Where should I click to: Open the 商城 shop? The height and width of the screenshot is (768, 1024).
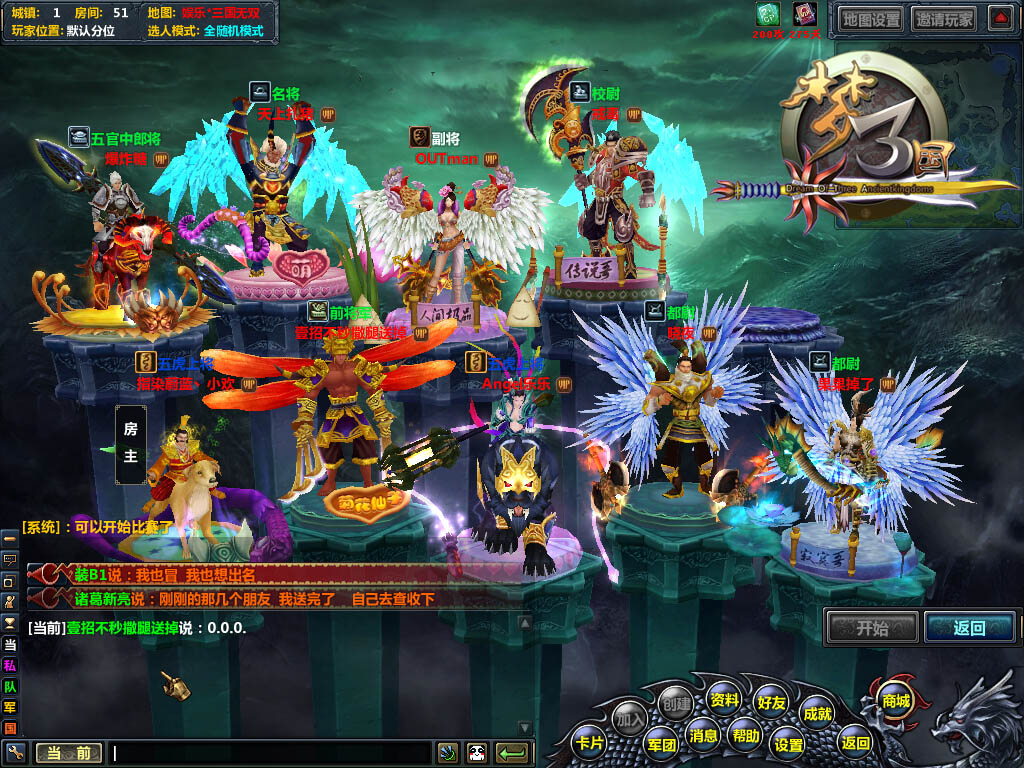[893, 700]
